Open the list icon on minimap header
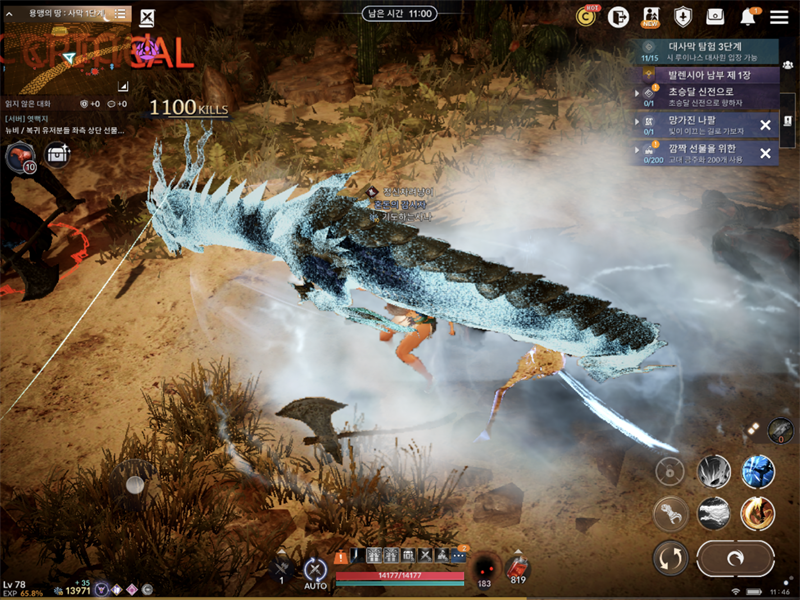 (120, 13)
